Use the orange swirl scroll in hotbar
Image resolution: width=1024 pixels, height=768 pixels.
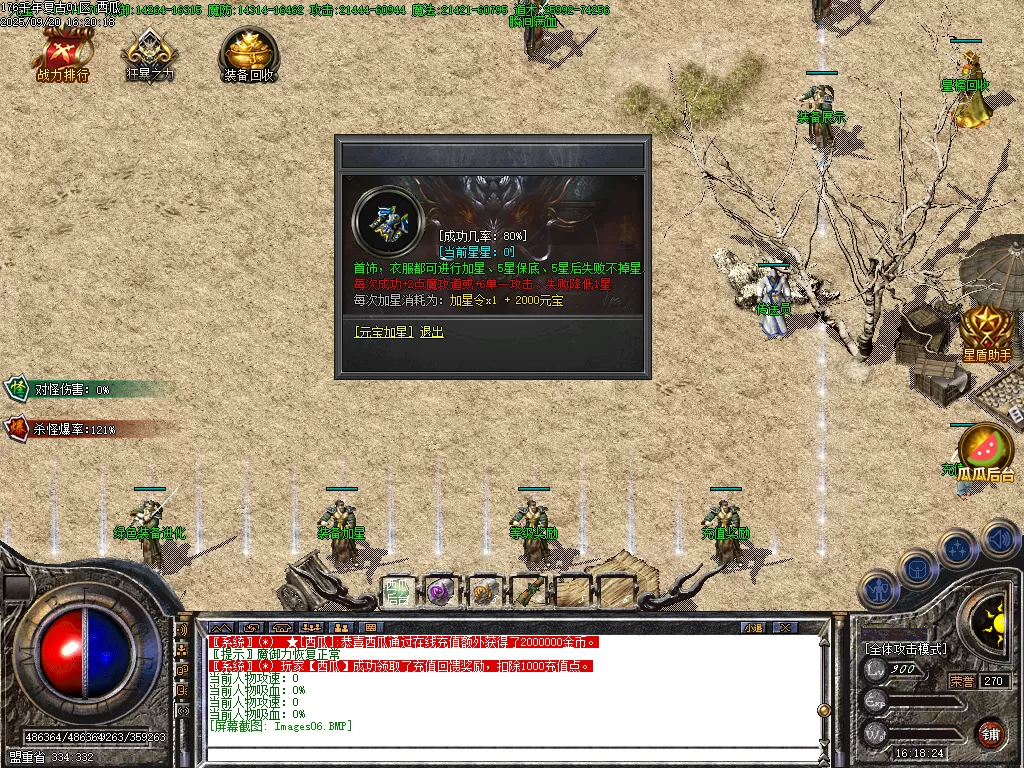[485, 592]
